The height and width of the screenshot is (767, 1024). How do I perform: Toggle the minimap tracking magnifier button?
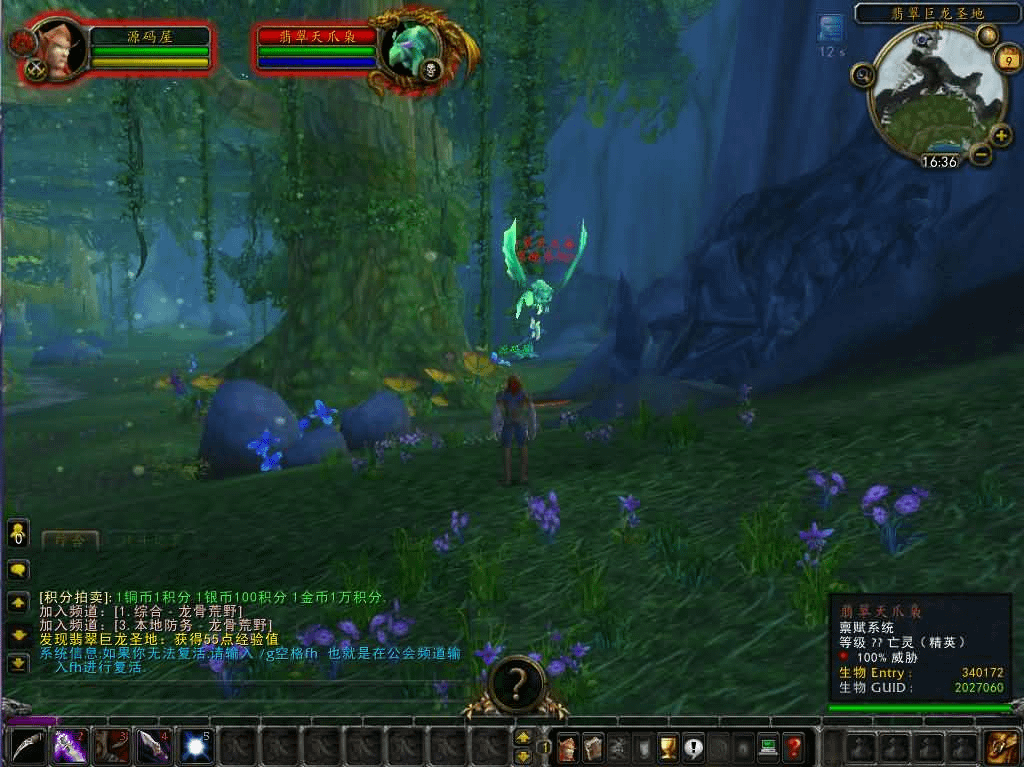pos(861,74)
